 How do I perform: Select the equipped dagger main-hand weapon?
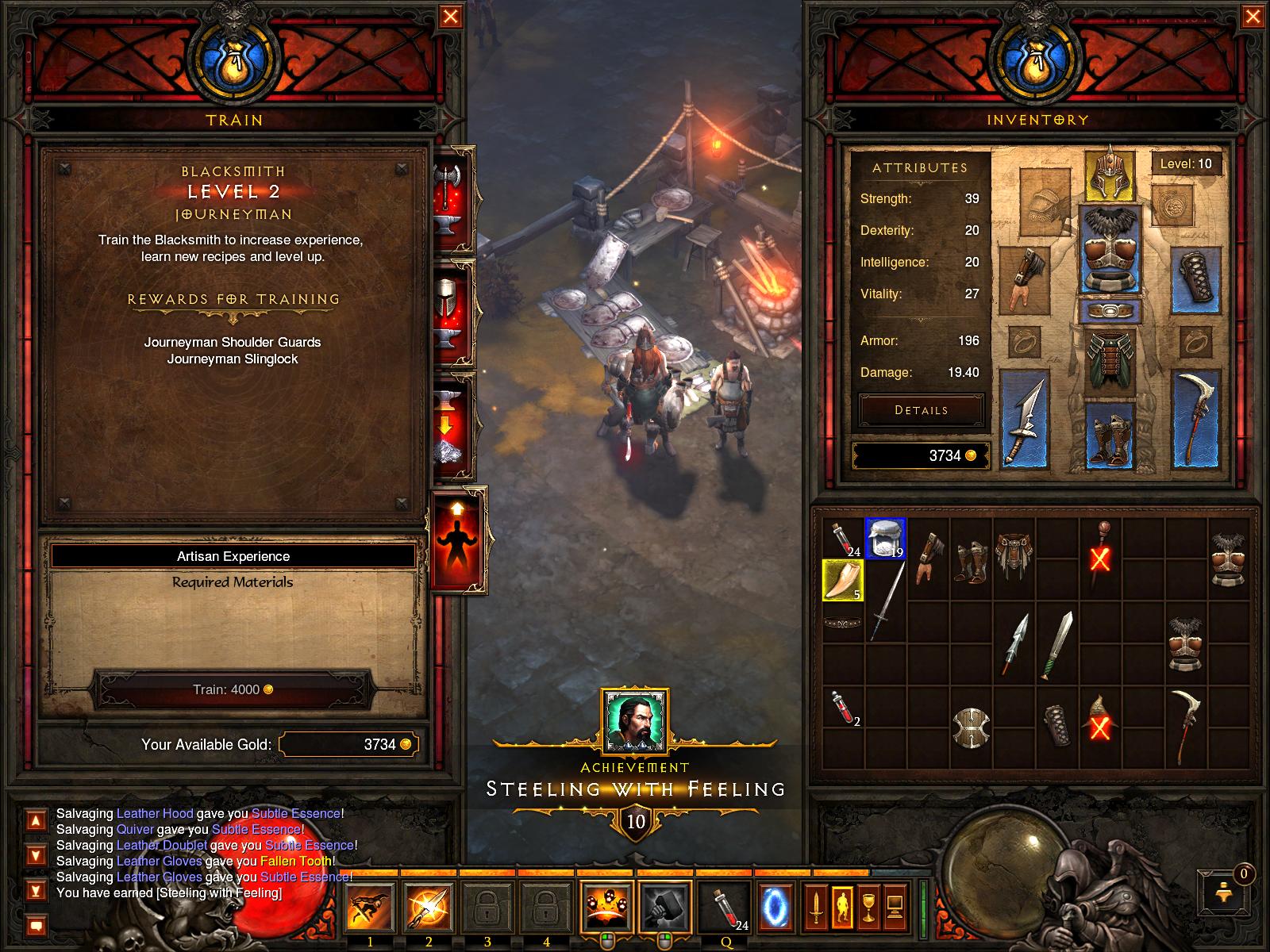pyautogui.click(x=1024, y=419)
